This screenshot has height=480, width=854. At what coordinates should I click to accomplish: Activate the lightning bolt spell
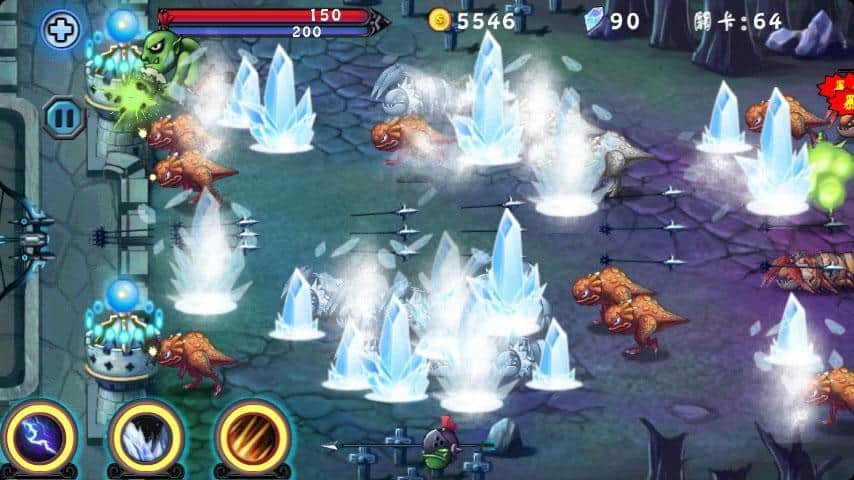pos(39,439)
